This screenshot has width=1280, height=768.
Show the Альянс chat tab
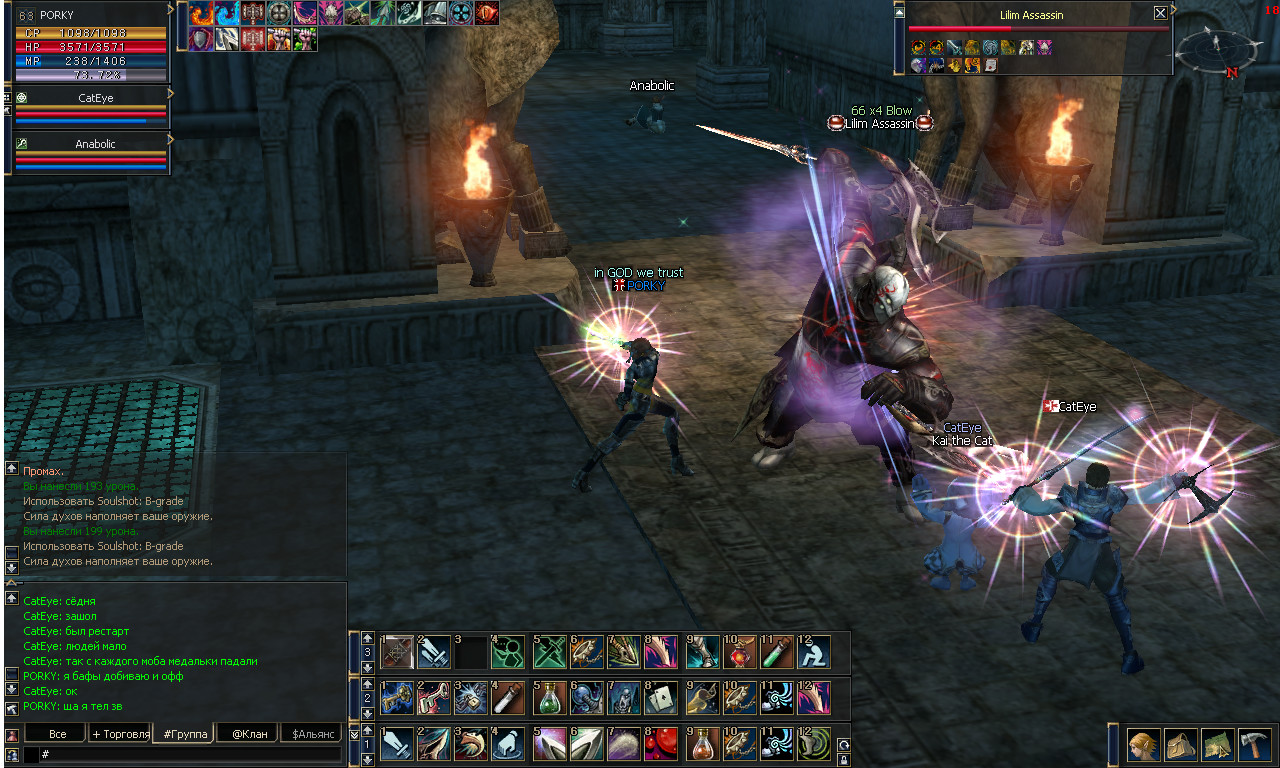pyautogui.click(x=313, y=734)
